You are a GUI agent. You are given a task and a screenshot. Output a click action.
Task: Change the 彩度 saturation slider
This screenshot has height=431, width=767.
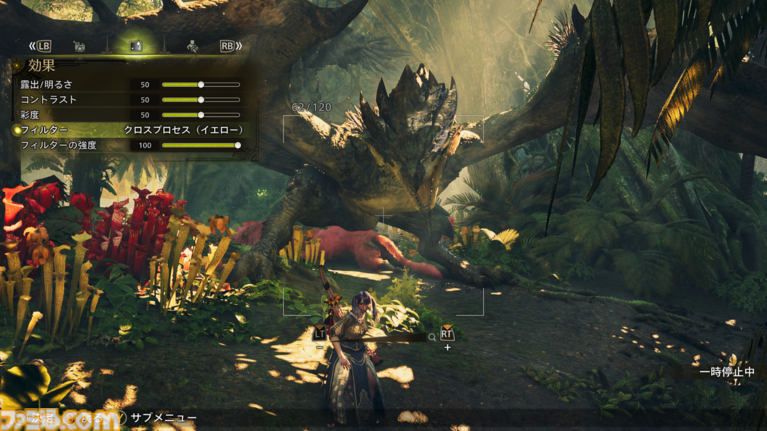coord(201,115)
